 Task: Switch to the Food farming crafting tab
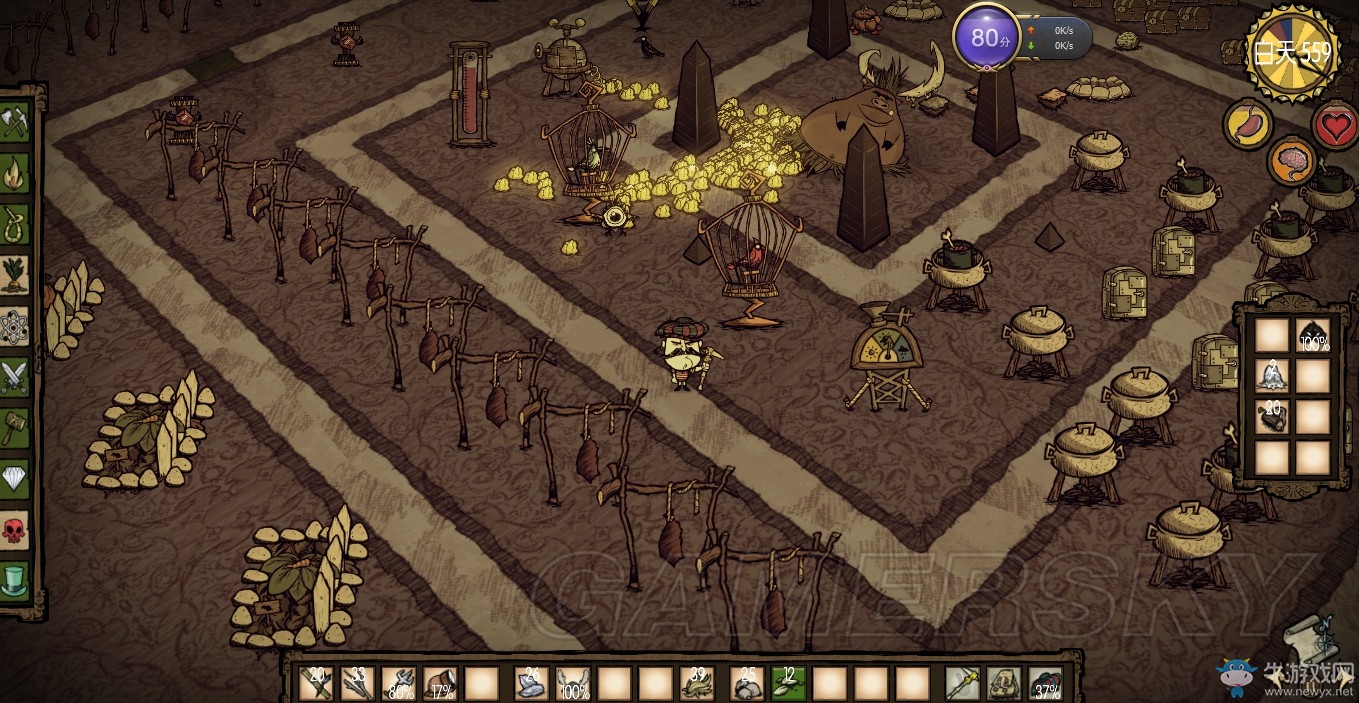pyautogui.click(x=15, y=274)
